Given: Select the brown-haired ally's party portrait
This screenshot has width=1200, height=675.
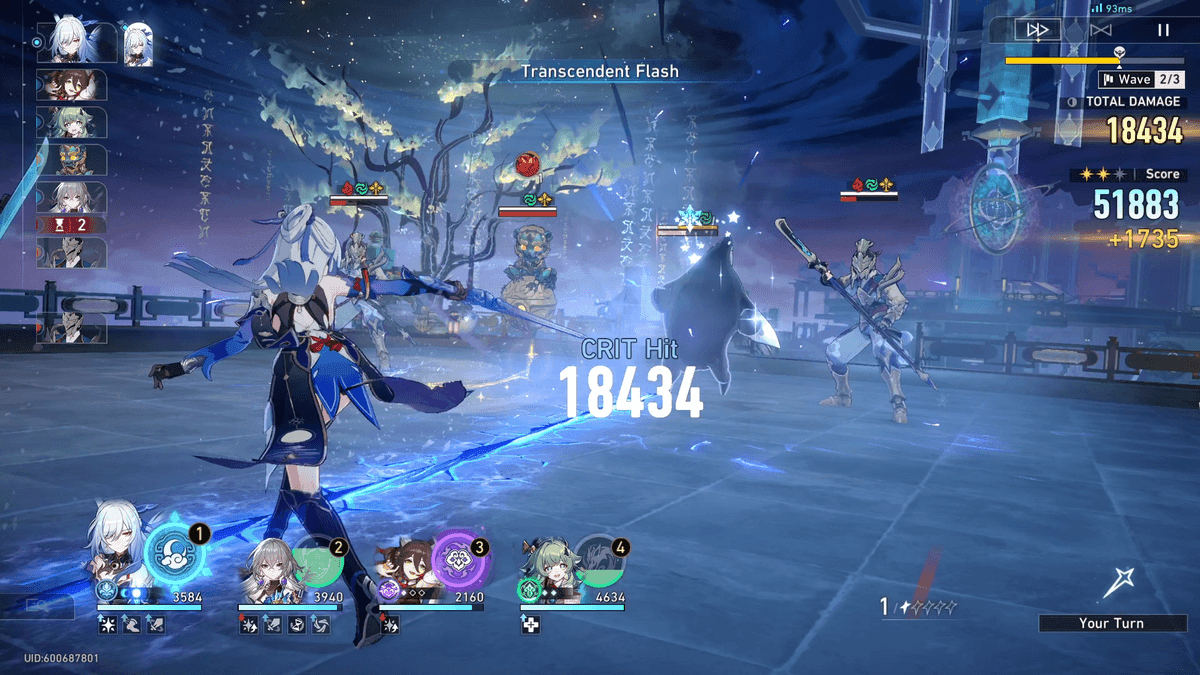Looking at the screenshot, I should [x=406, y=570].
